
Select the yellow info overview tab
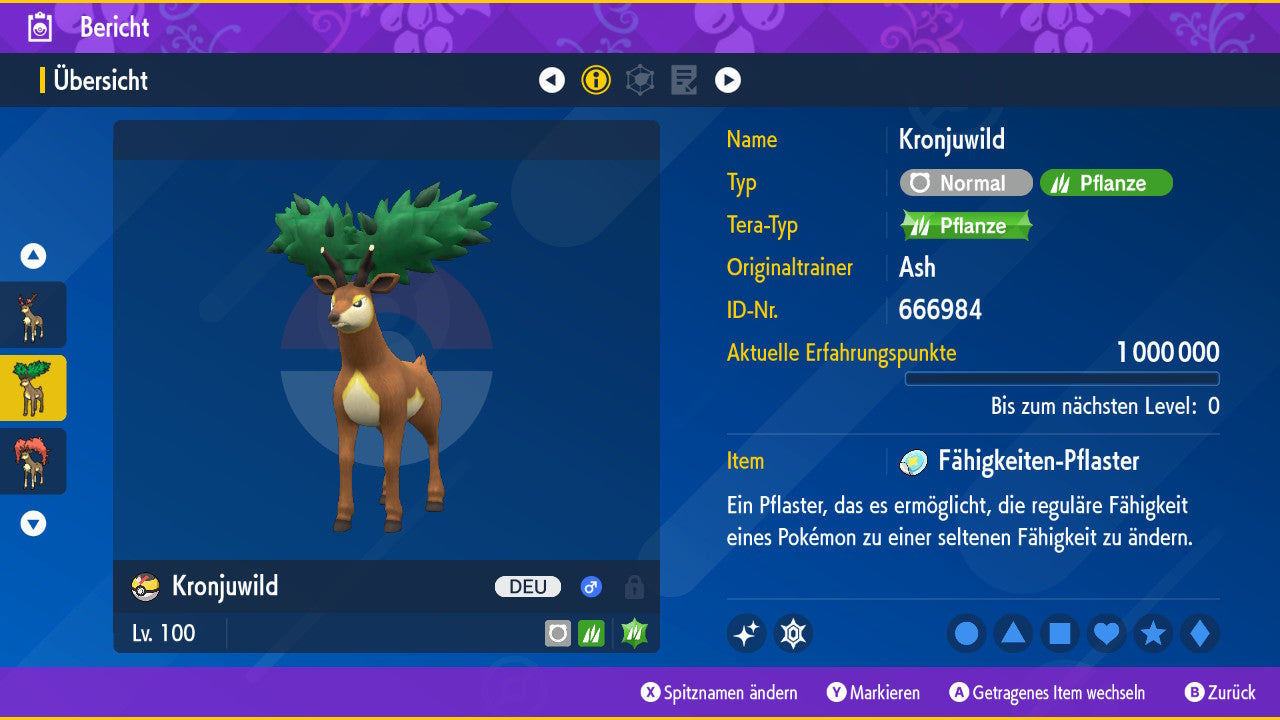(596, 80)
